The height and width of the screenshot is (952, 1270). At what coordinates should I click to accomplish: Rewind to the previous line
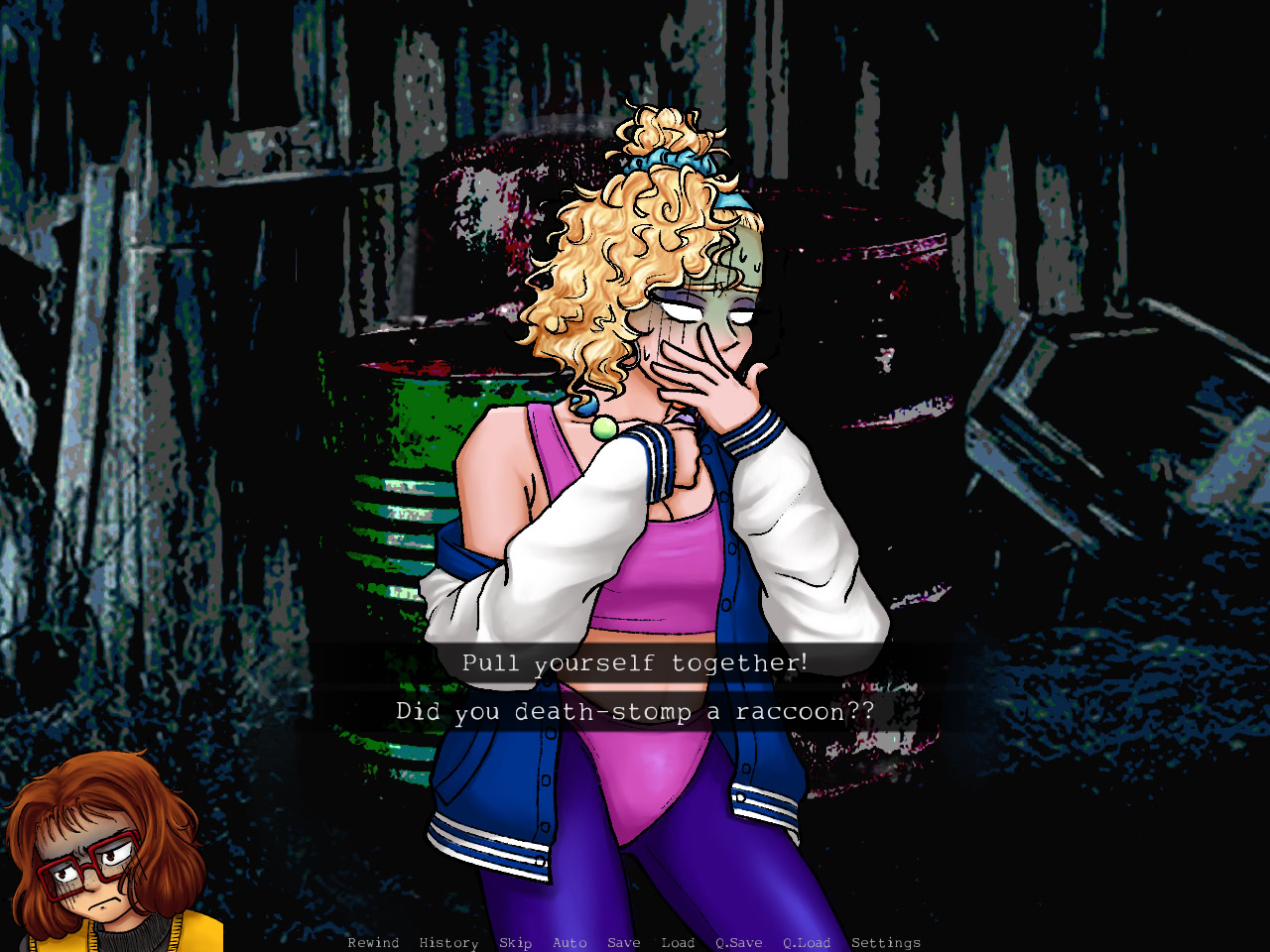pos(372,943)
